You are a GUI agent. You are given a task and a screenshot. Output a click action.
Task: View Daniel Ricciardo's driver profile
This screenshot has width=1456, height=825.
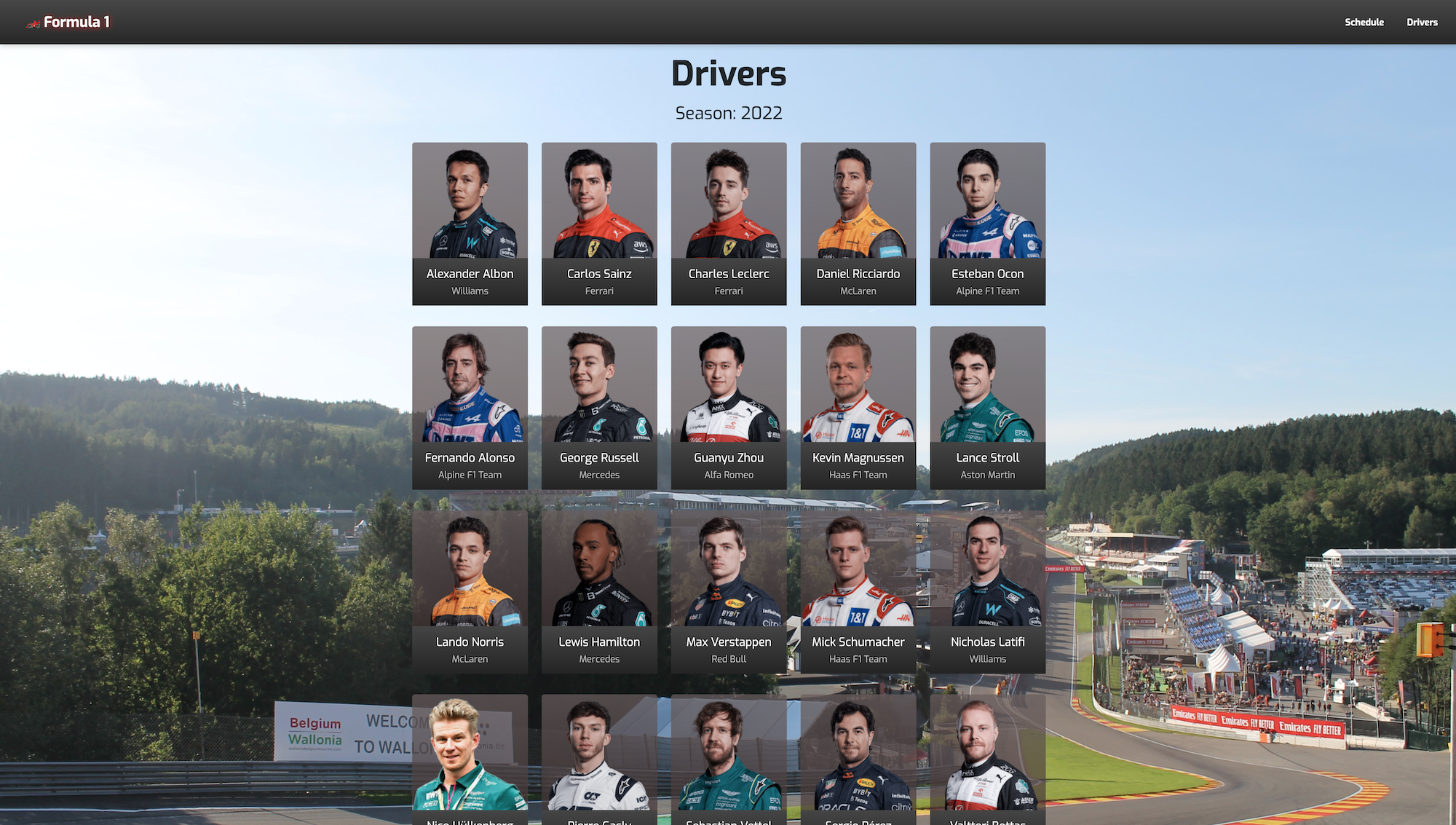pos(858,224)
